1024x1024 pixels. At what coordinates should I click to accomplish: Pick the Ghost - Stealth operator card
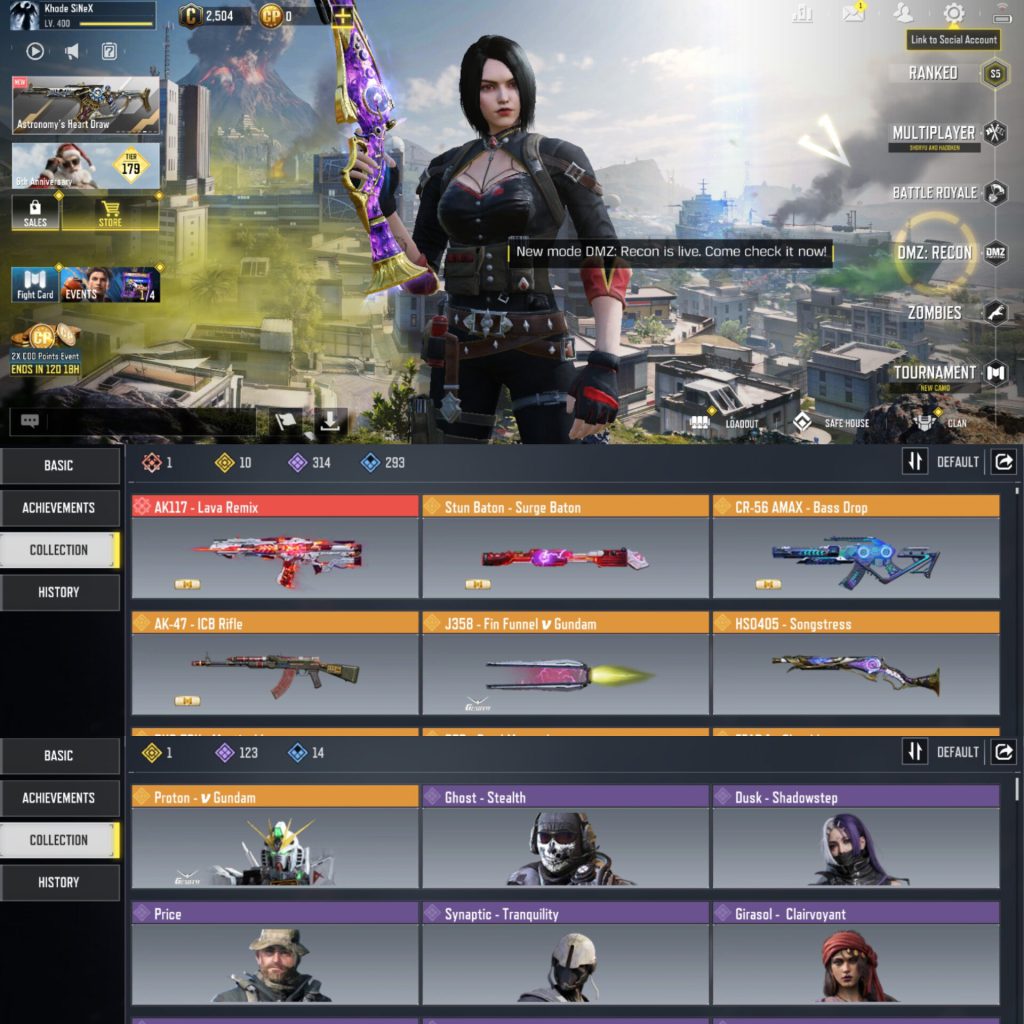[x=565, y=837]
